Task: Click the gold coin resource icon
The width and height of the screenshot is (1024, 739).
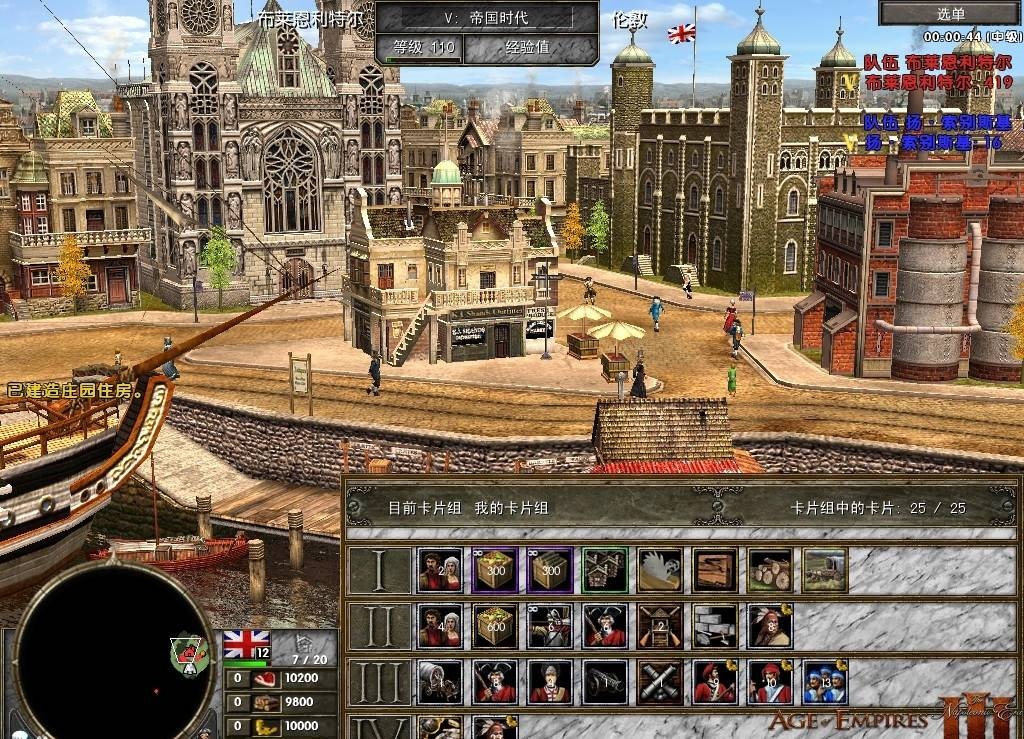Action: 265,726
